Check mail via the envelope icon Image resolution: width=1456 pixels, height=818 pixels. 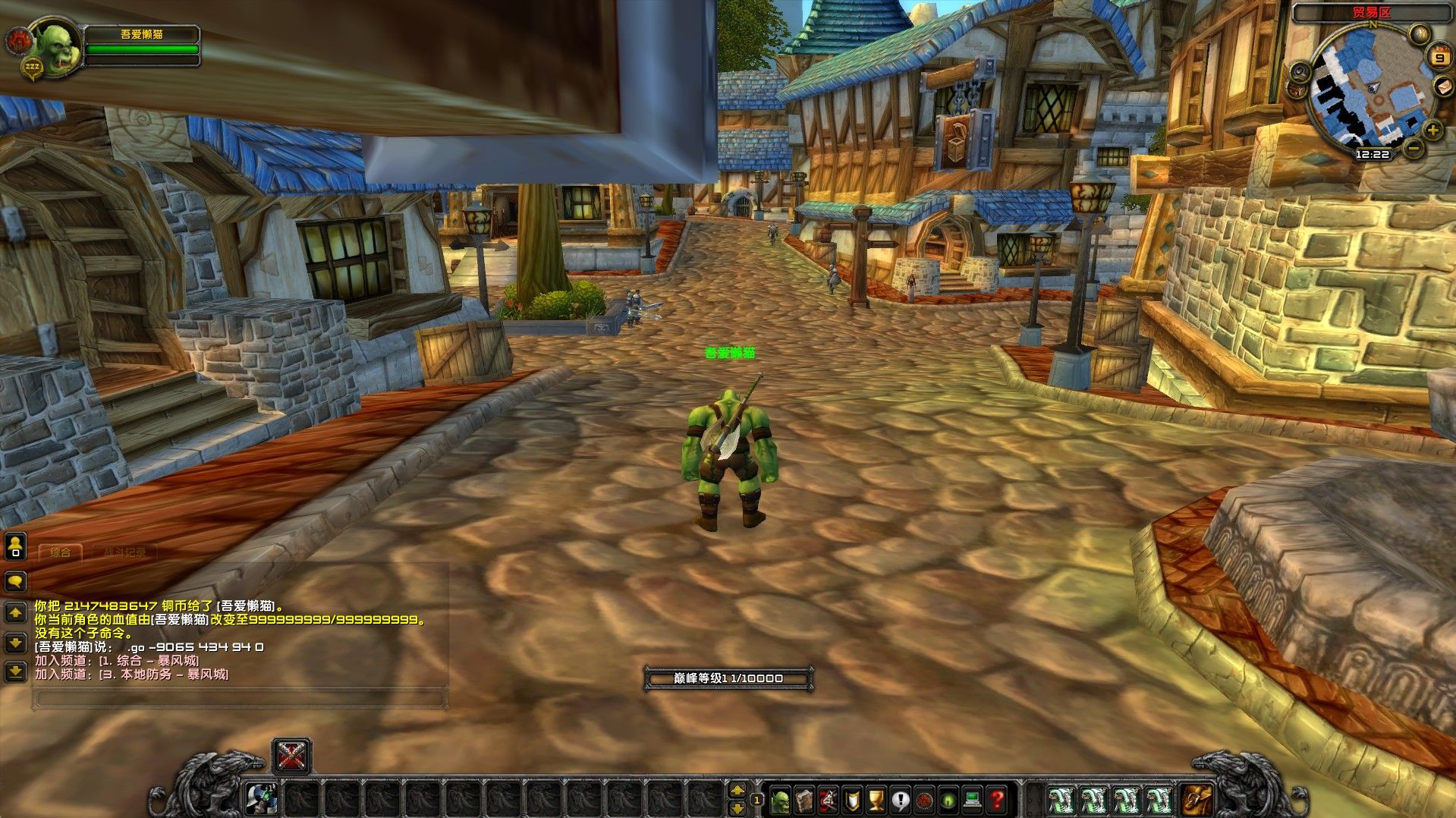(x=1443, y=88)
